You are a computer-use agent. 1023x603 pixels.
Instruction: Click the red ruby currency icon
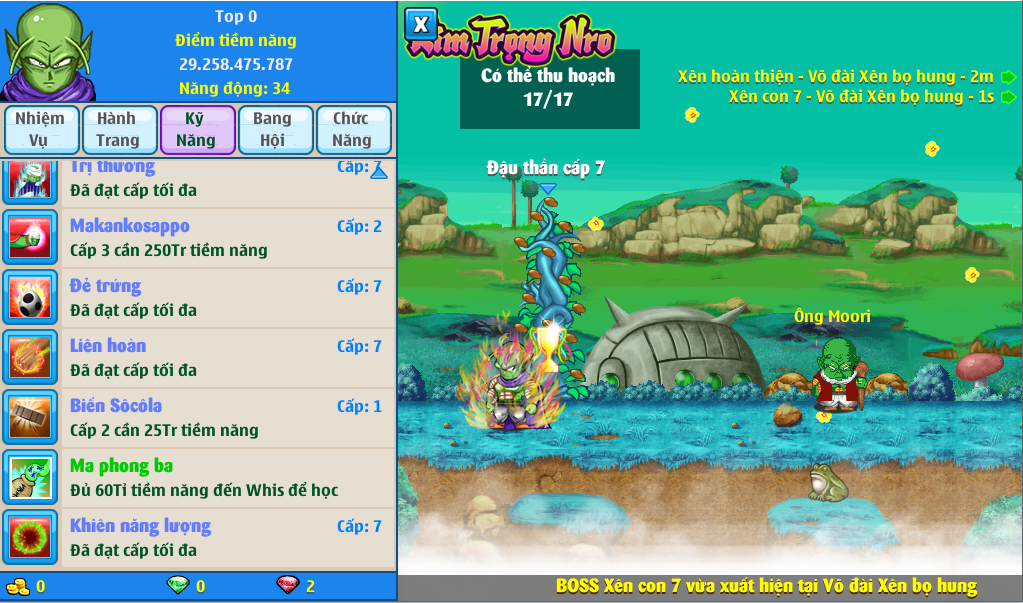[x=287, y=586]
